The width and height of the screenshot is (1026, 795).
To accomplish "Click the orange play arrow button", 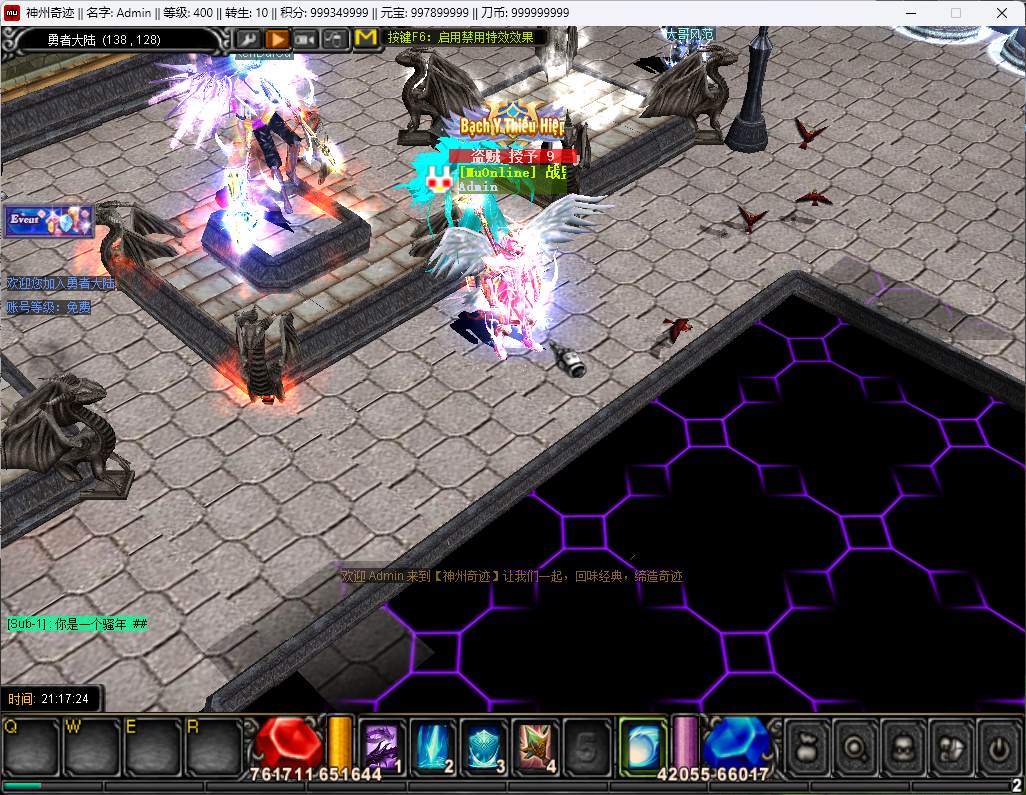I will tap(277, 39).
